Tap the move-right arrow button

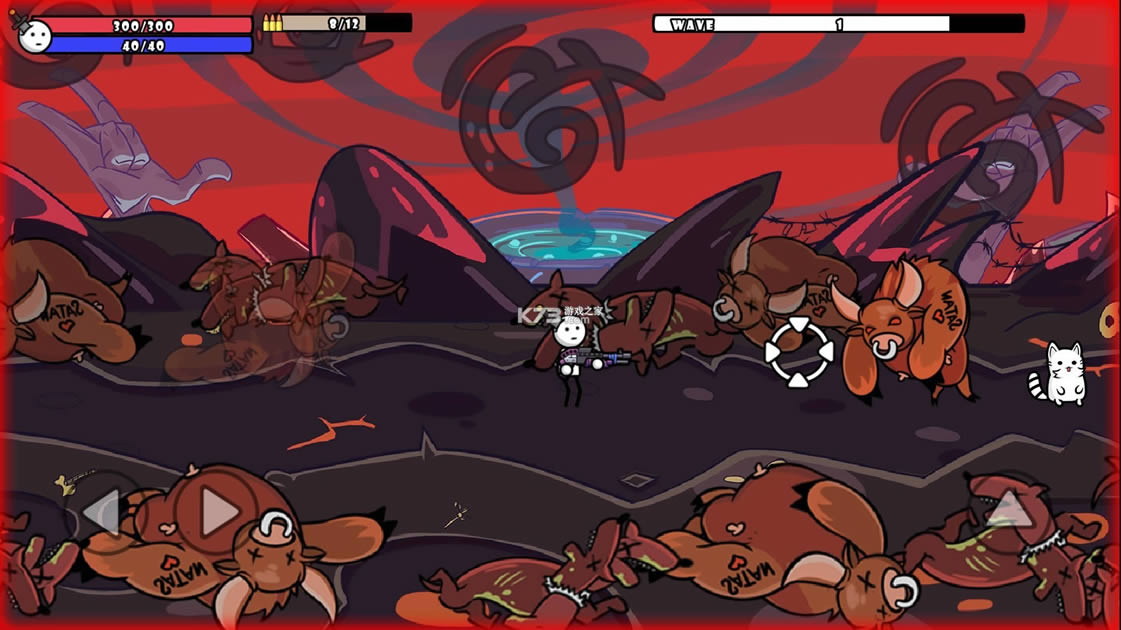click(217, 513)
